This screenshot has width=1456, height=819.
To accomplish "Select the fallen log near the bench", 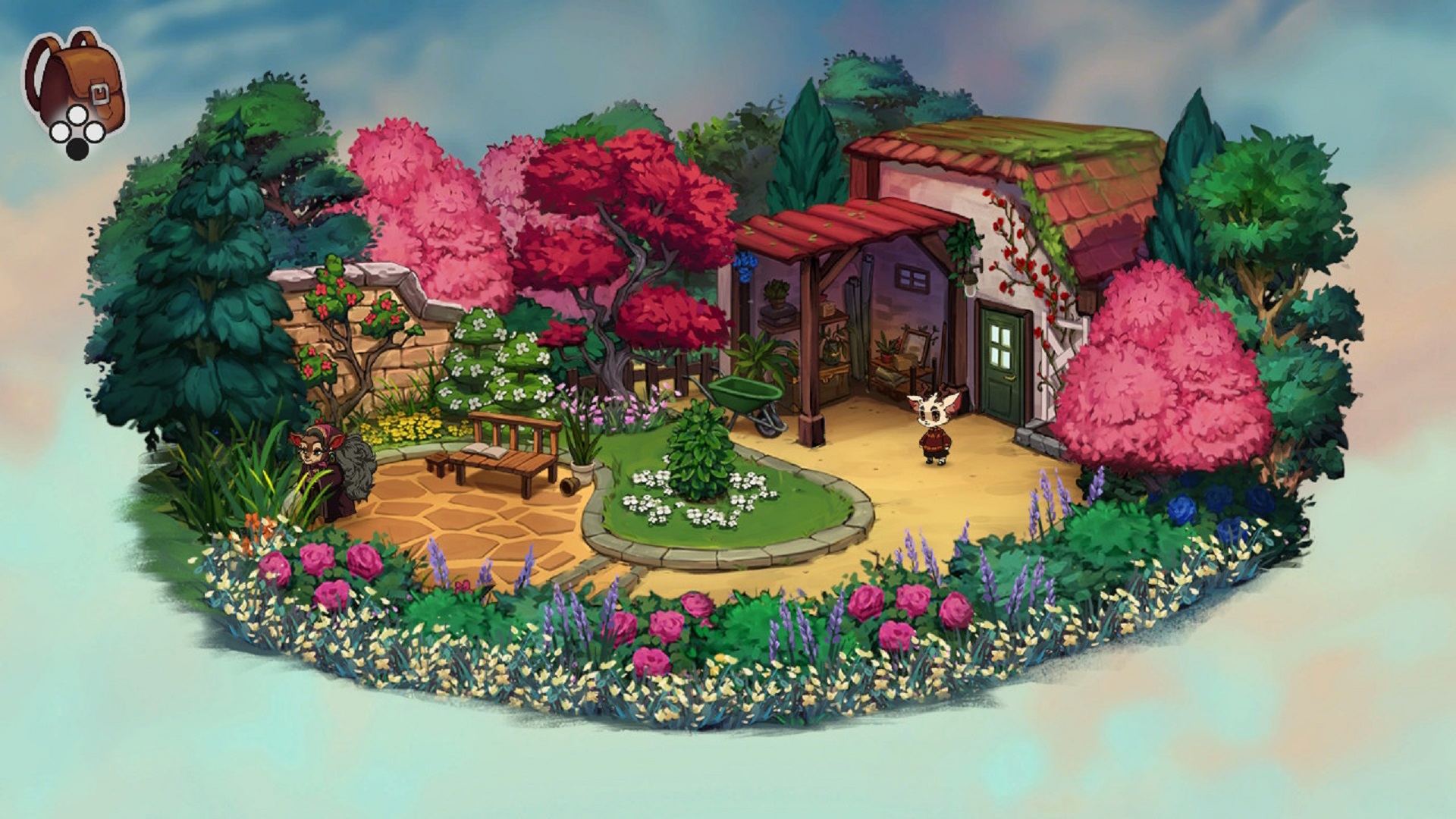I will pyautogui.click(x=570, y=485).
